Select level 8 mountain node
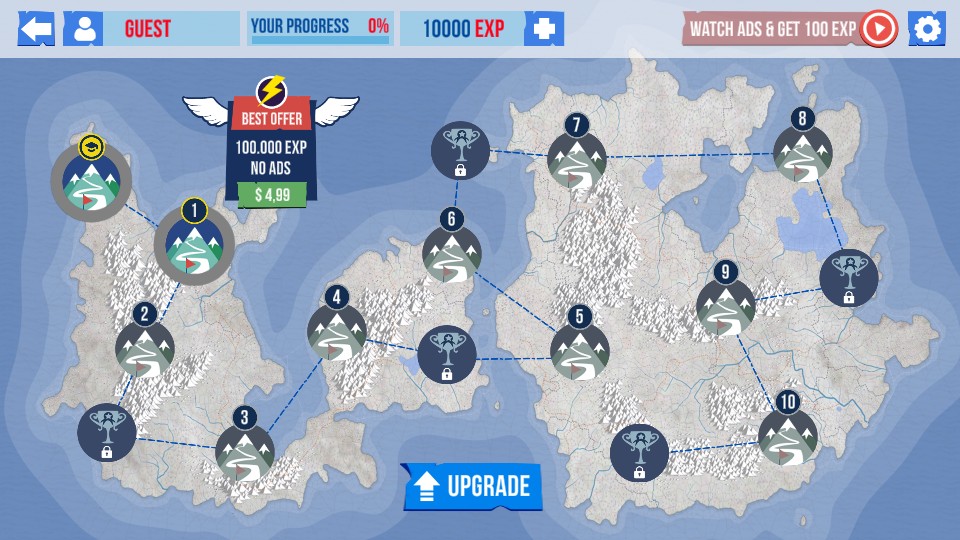Screen dimensions: 960x540 [x=803, y=153]
